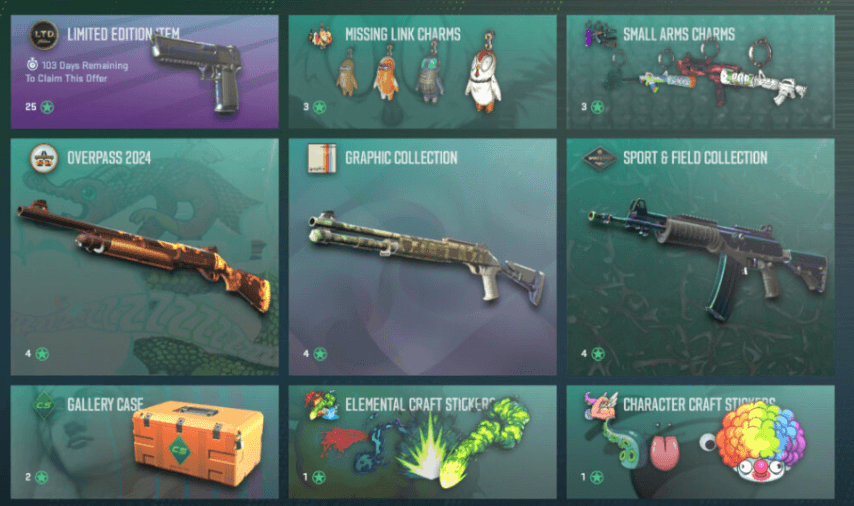Viewport: 854px width, 506px height.
Task: Open the Gallery Case offer
Action: pos(145,441)
